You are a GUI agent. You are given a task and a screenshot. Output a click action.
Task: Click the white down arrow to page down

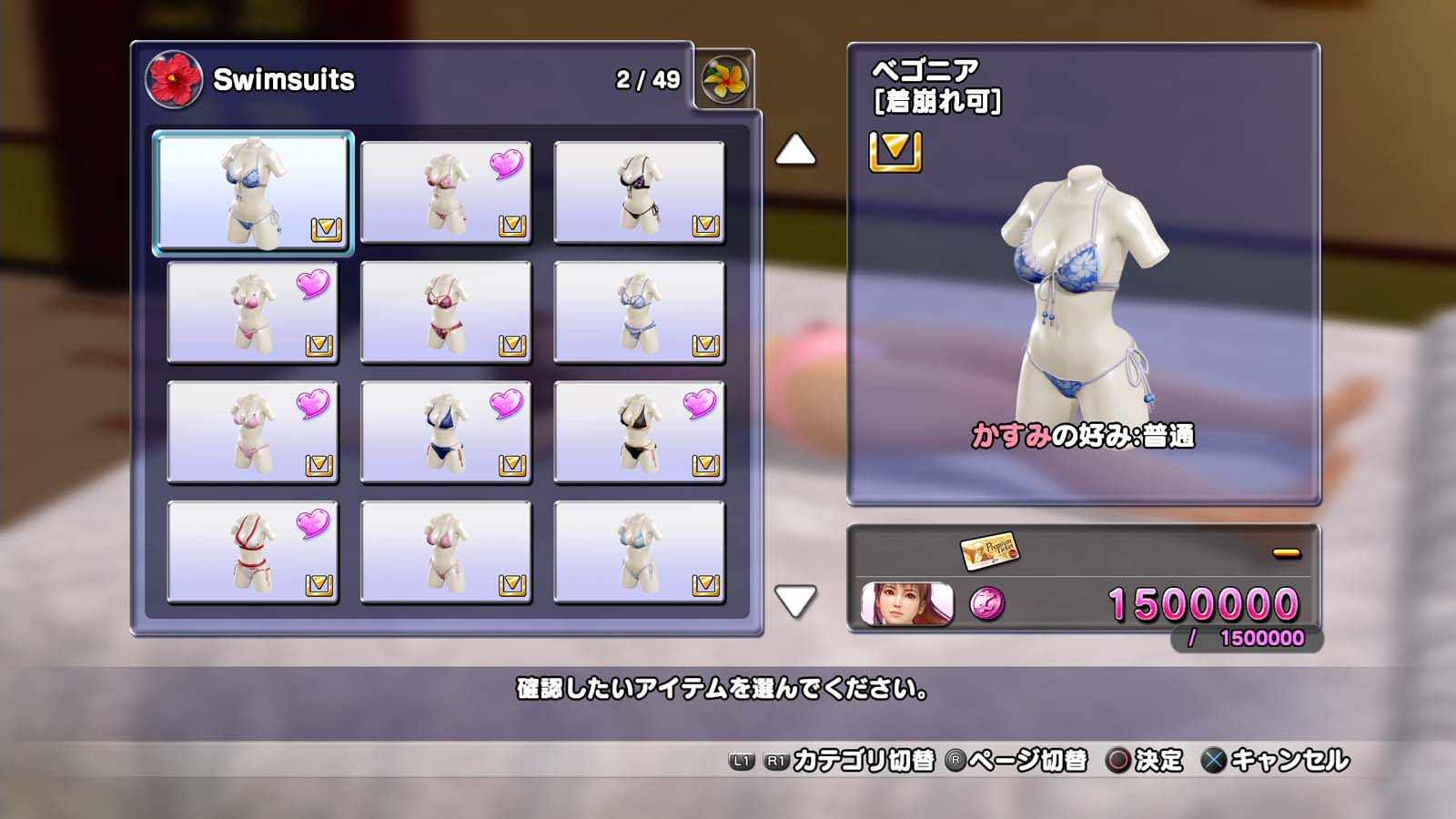click(x=795, y=601)
